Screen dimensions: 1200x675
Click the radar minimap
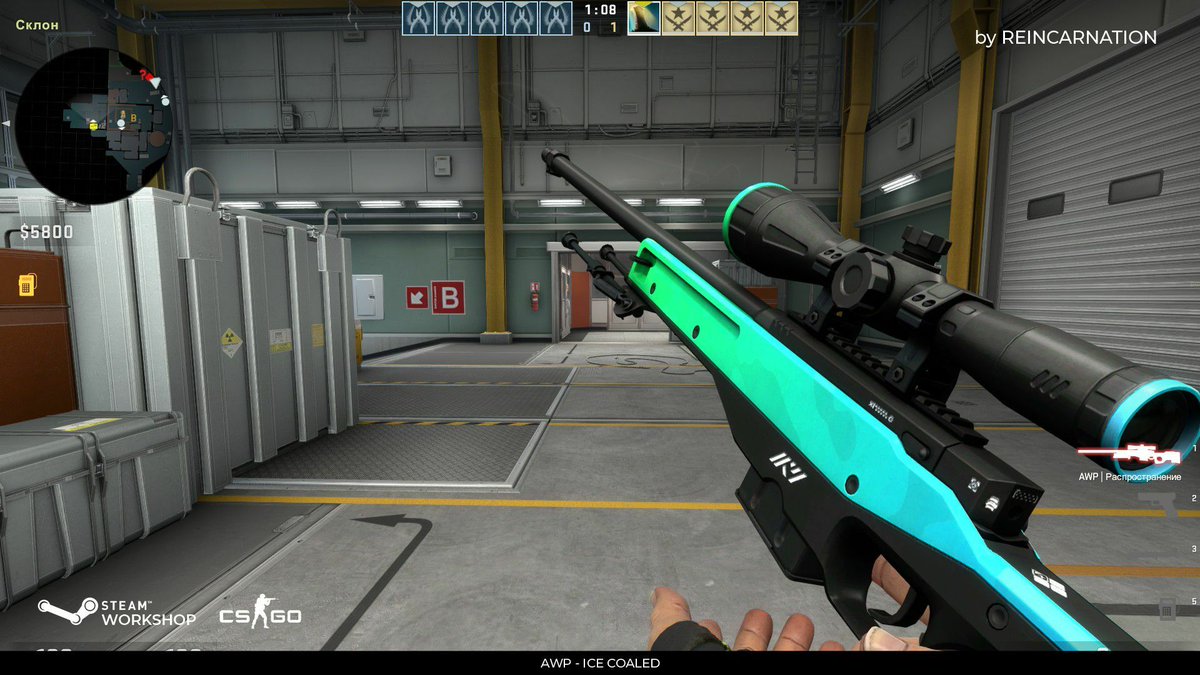click(93, 124)
